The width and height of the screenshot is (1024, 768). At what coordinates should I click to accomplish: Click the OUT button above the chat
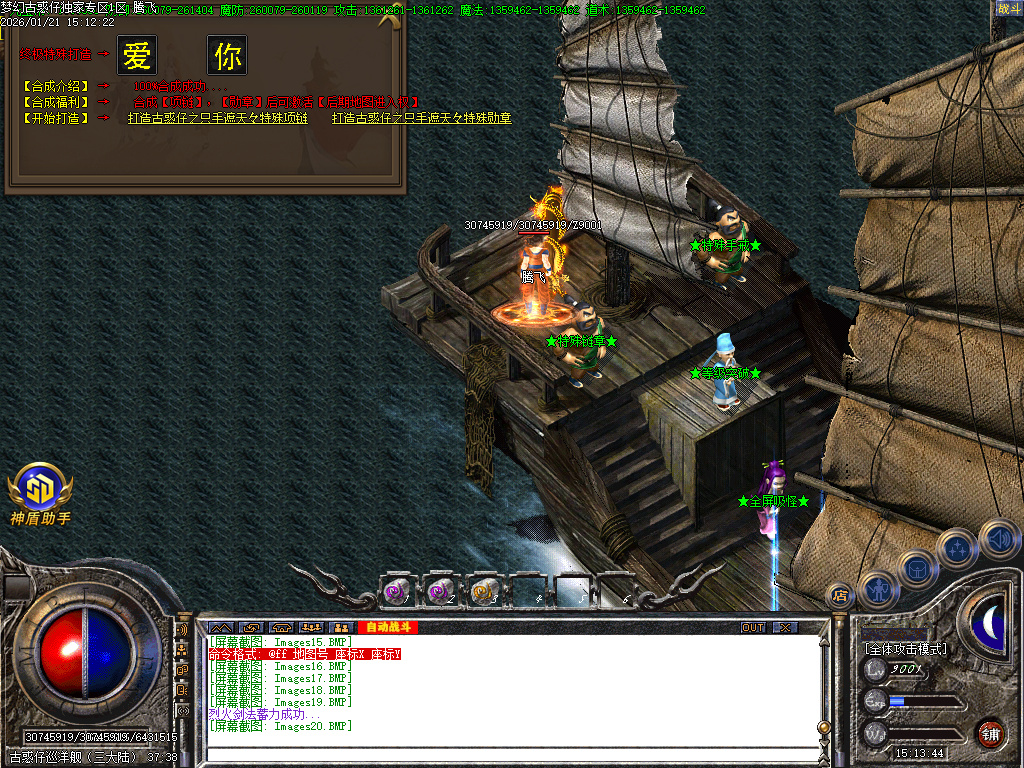(753, 628)
